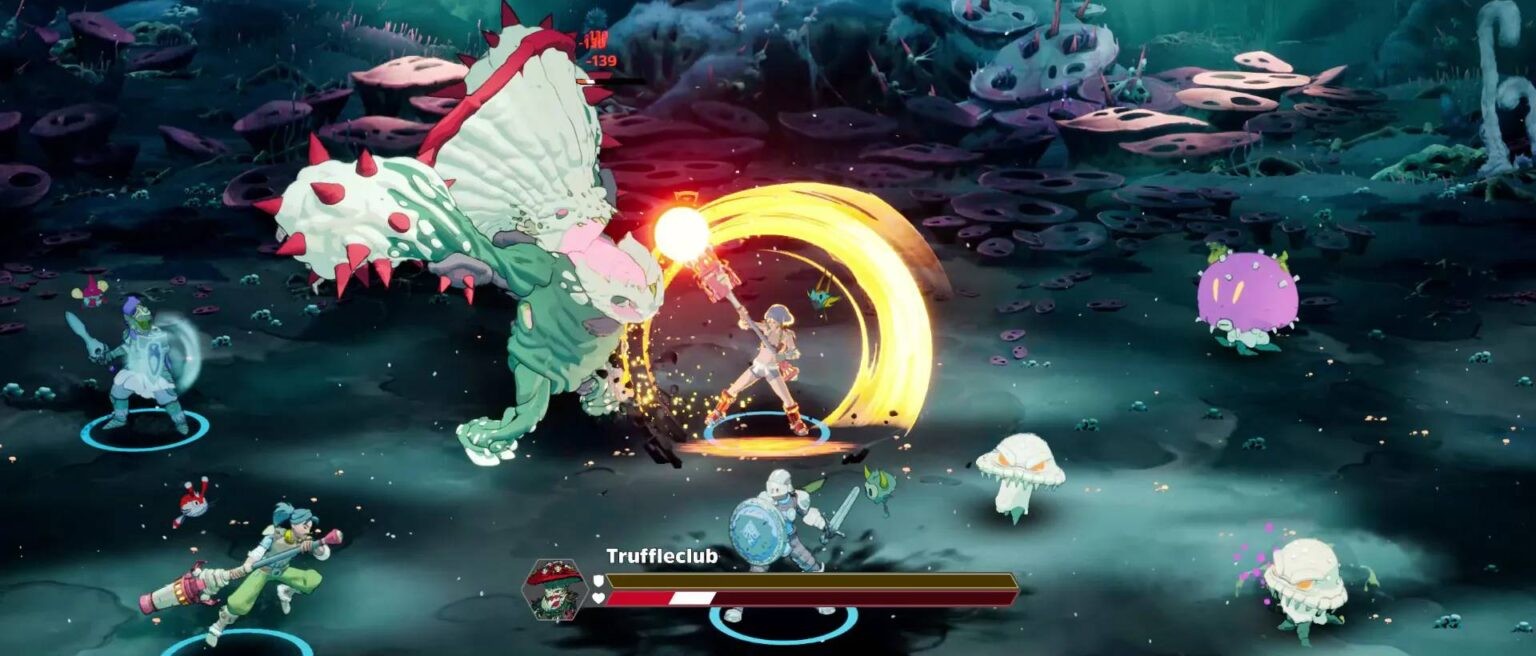Screen dimensions: 1536x656
Task: Click the Truffleclub boss portrait
Action: (x=554, y=590)
